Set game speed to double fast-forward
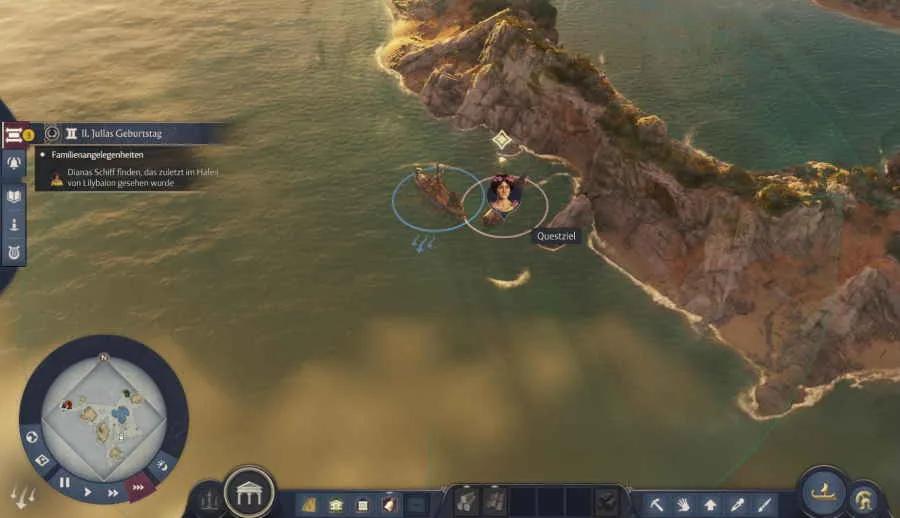The image size is (900, 518). 113,491
